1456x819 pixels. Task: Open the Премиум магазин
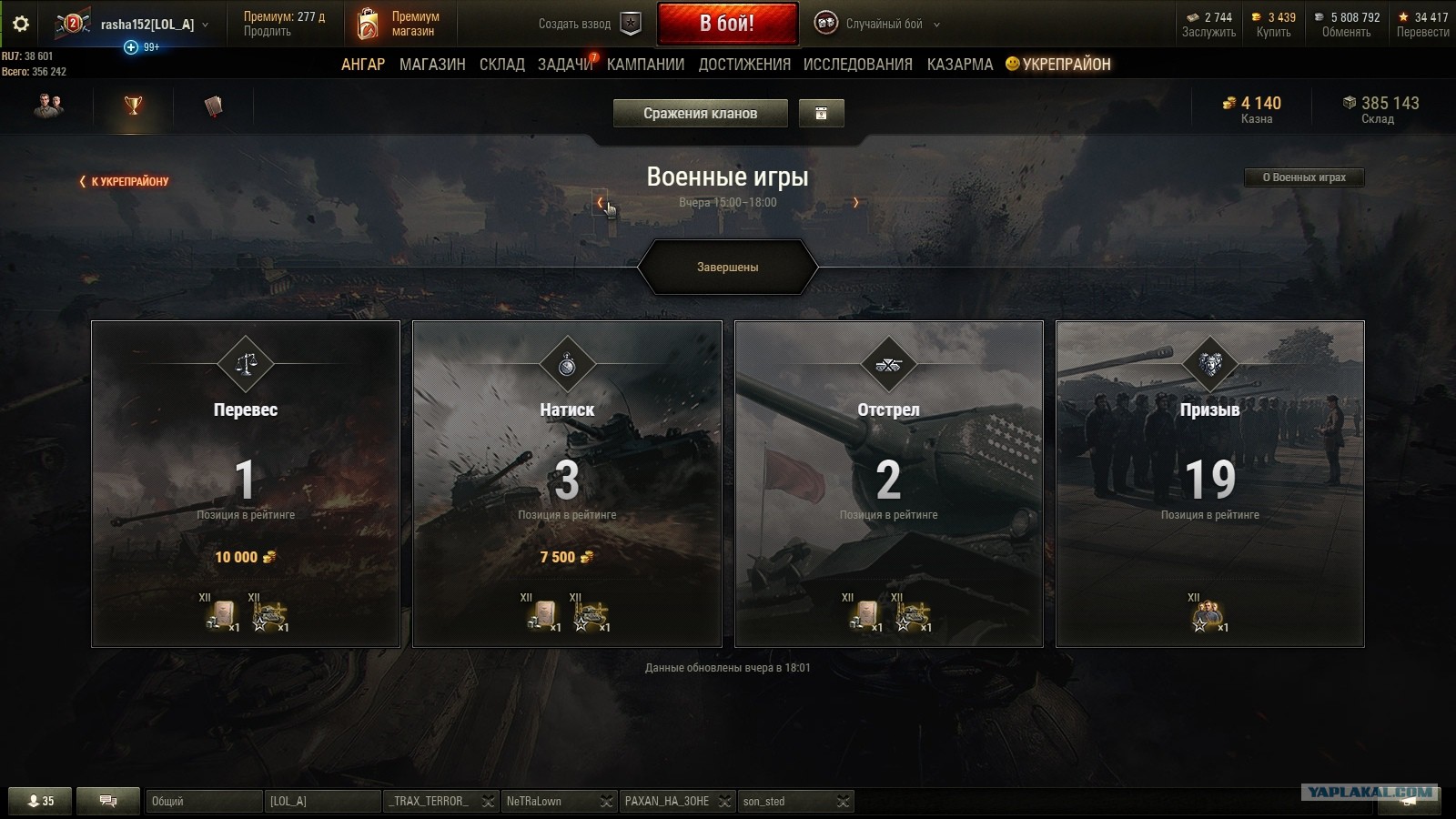click(399, 24)
